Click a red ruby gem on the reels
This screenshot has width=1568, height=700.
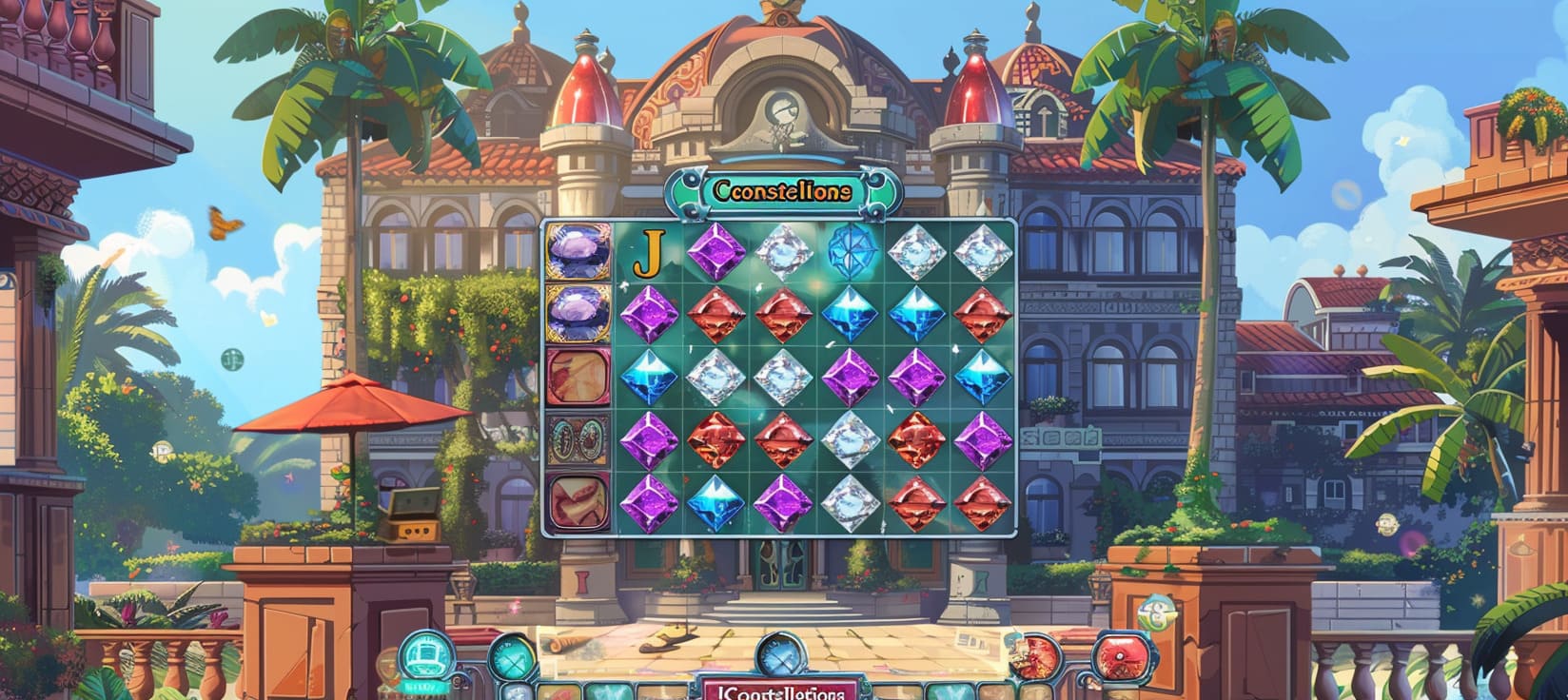point(718,316)
